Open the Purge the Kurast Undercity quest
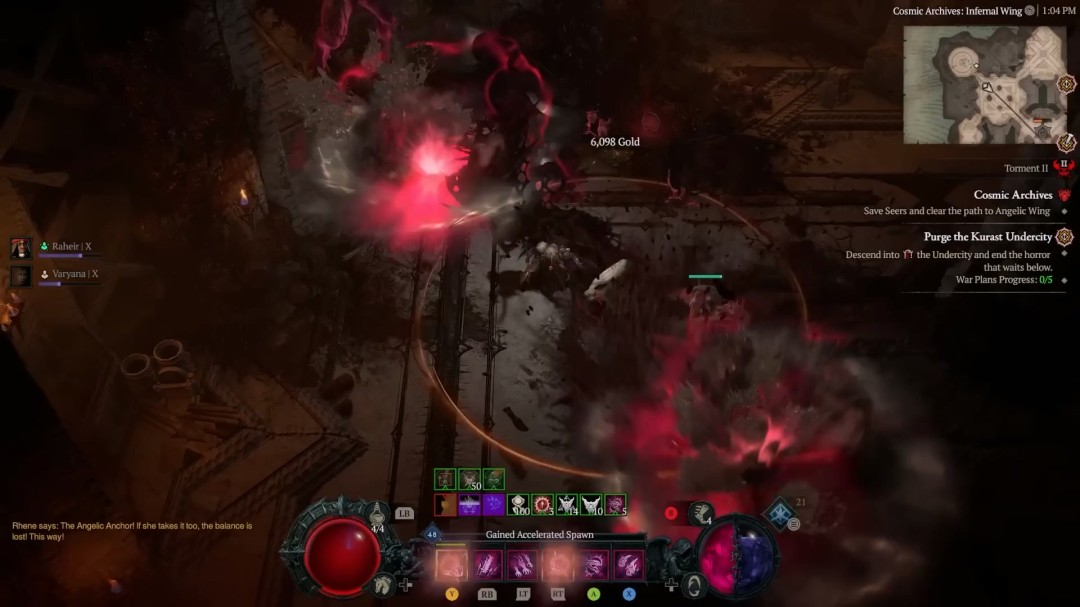This screenshot has height=607, width=1080. (988, 237)
